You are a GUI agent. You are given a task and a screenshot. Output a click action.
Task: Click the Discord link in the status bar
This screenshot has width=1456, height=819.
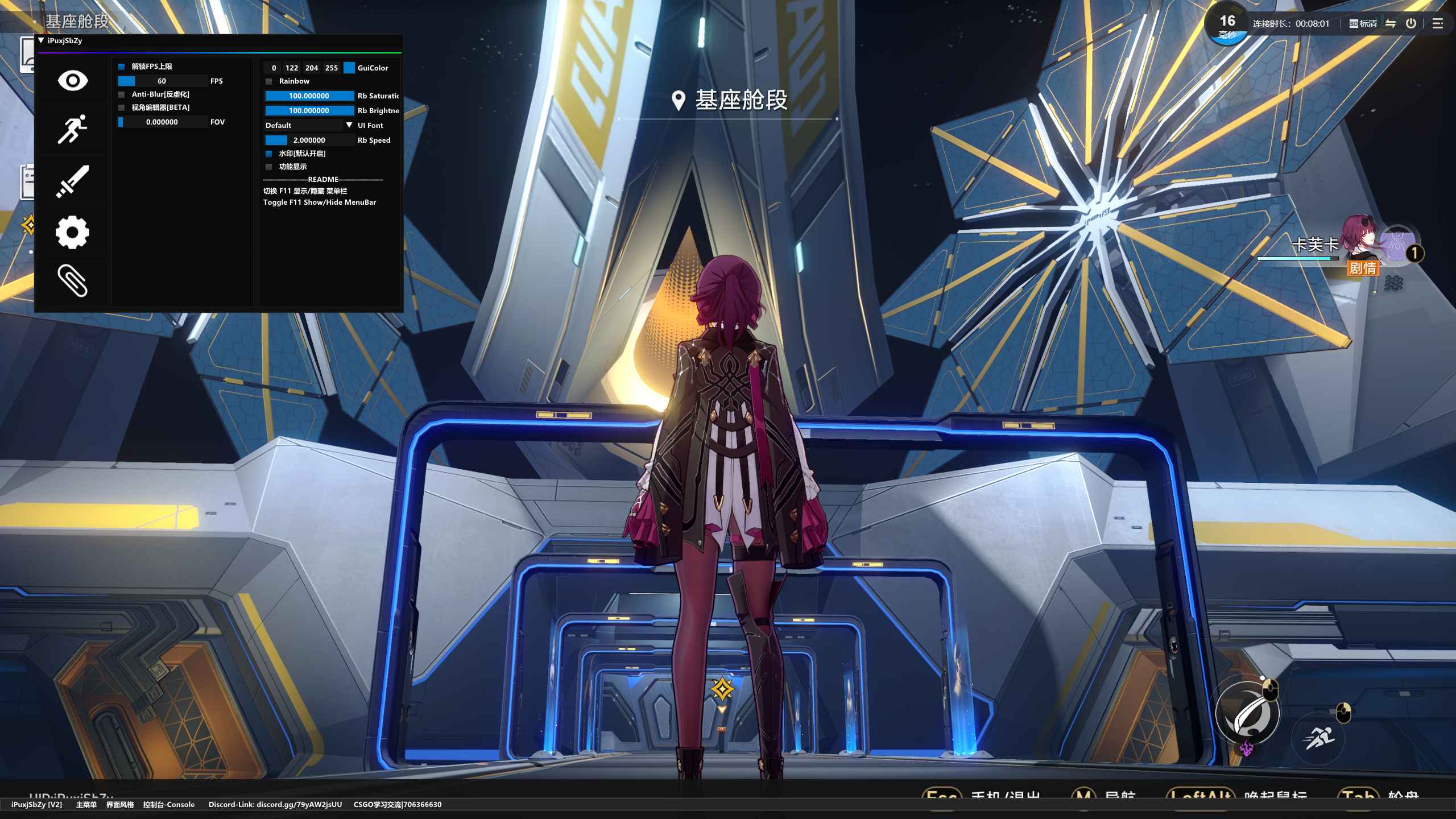tap(273, 804)
